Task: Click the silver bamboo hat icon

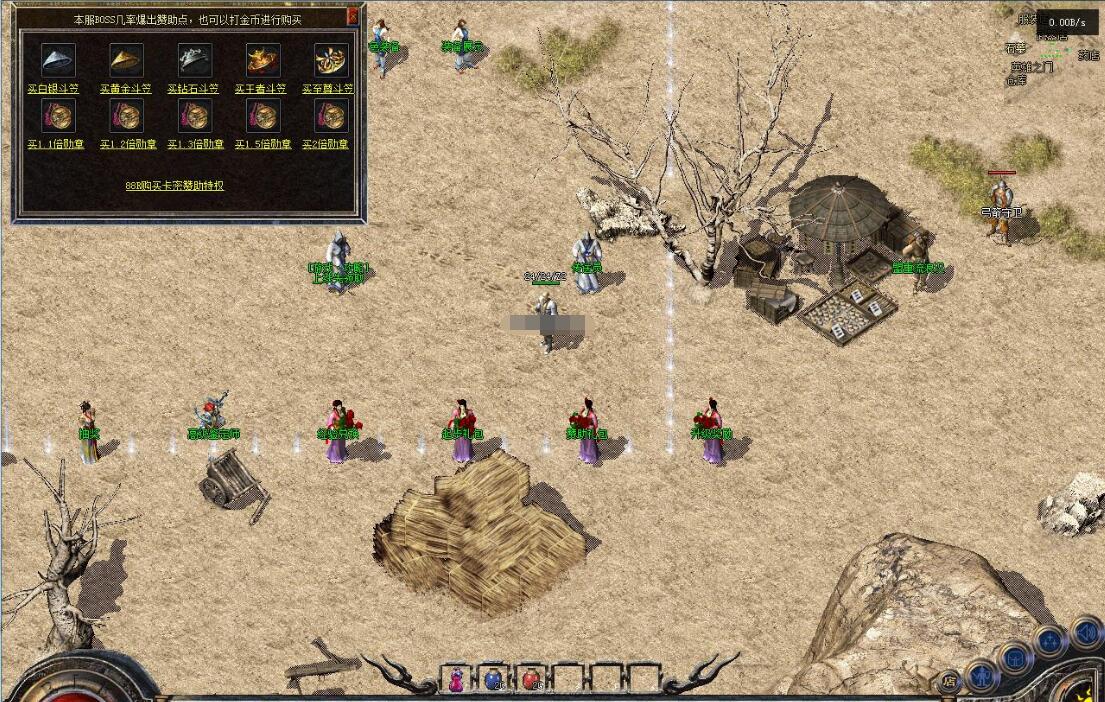Action: tap(58, 61)
